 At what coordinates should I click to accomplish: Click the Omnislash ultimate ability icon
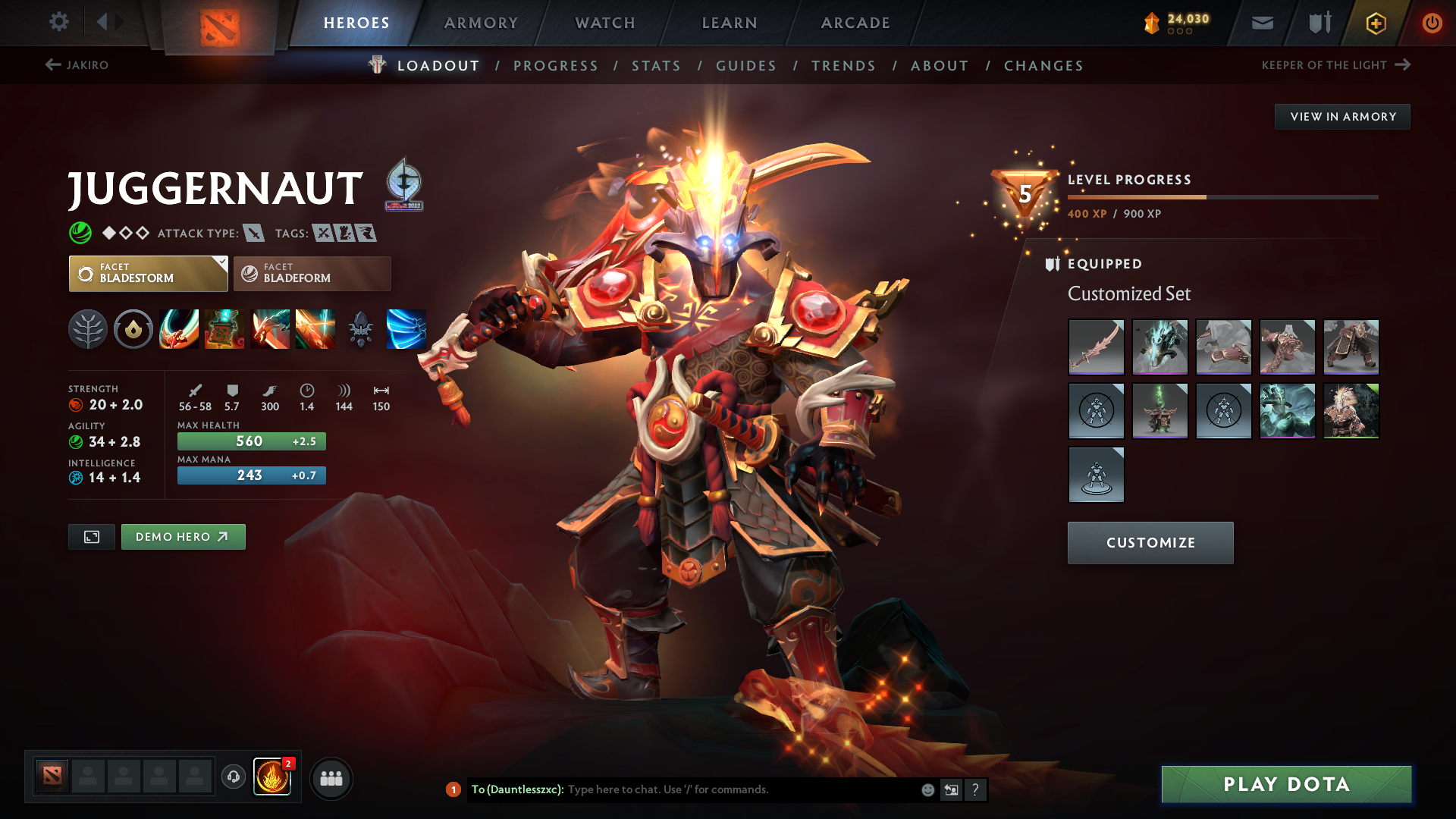click(315, 329)
